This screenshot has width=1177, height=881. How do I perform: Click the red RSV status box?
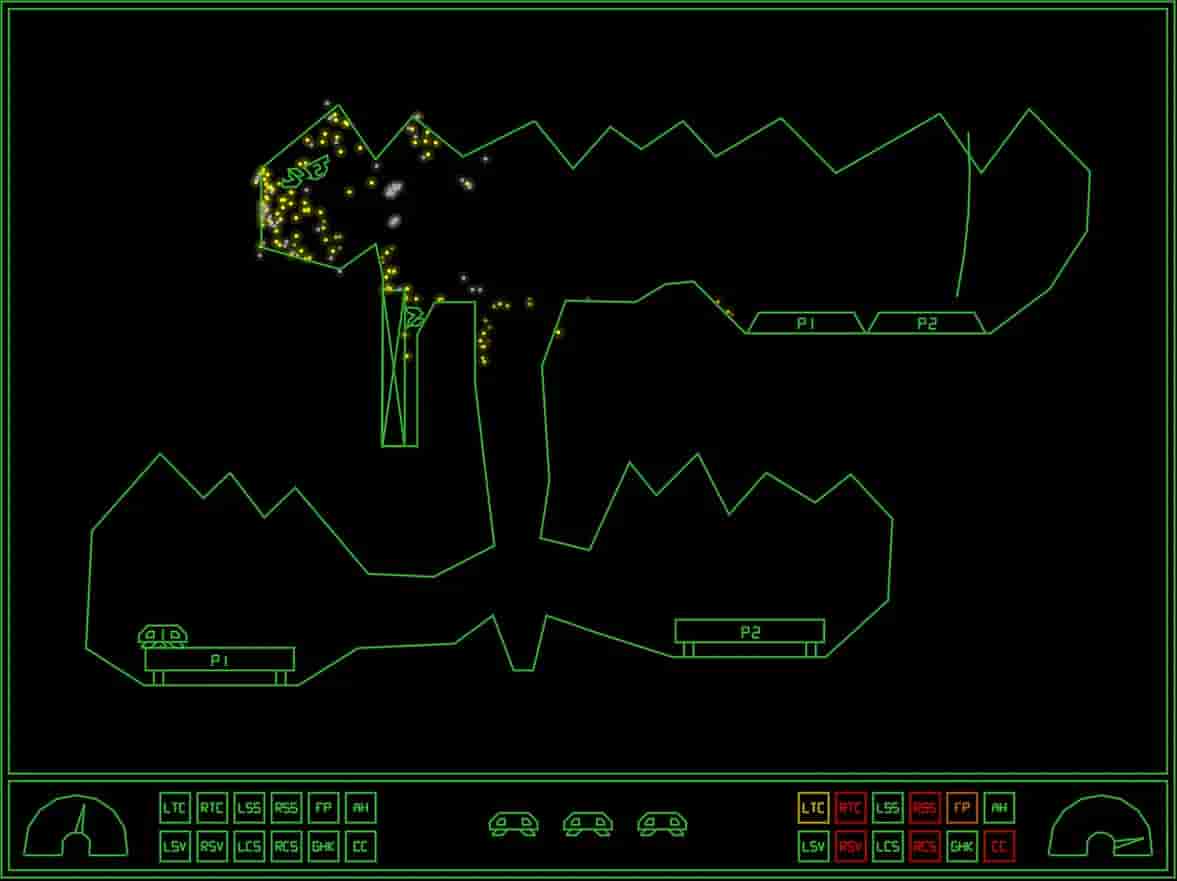pyautogui.click(x=850, y=846)
